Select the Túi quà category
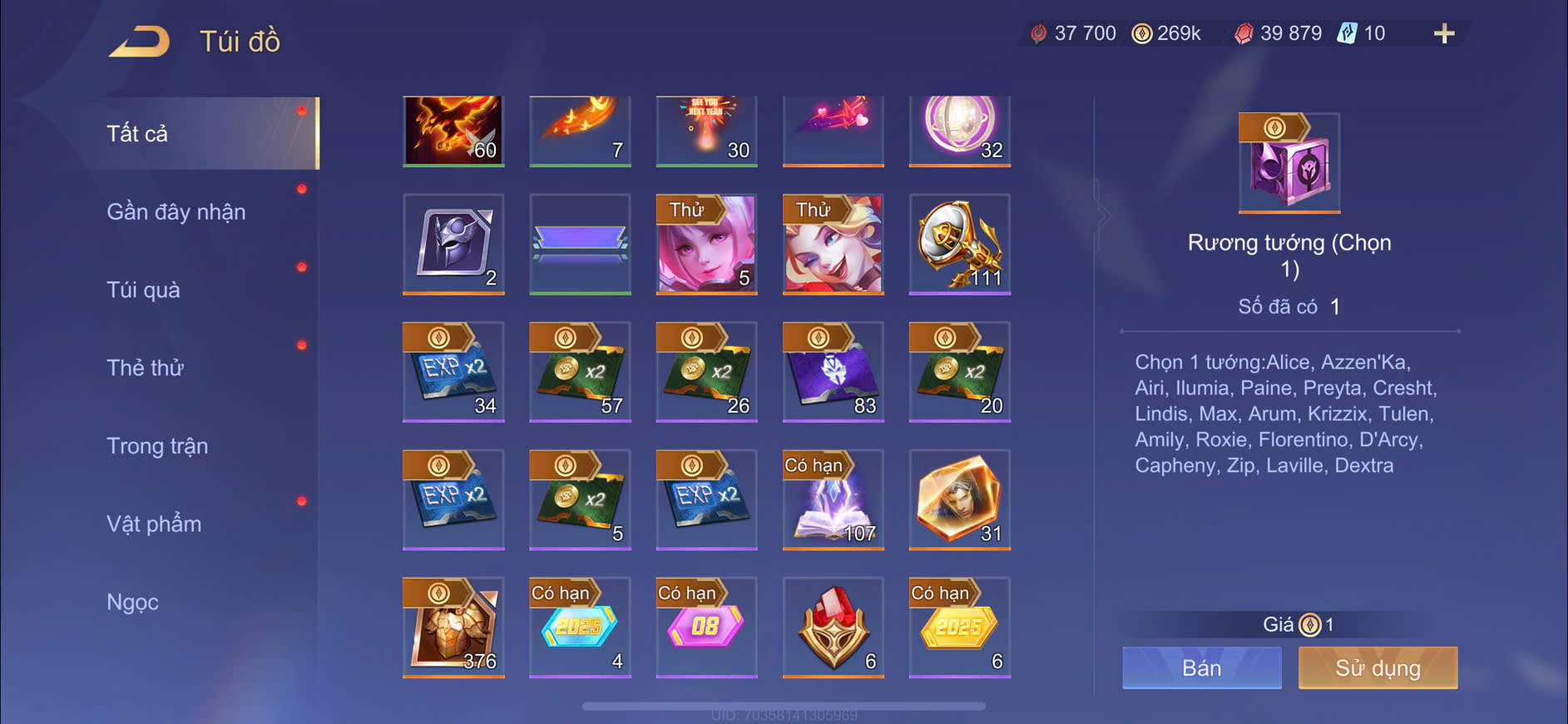 pos(143,290)
